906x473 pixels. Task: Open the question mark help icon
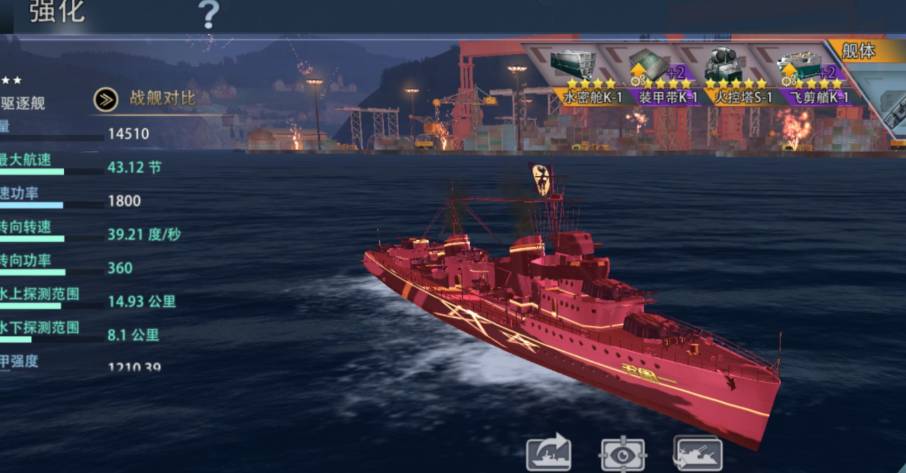click(x=208, y=14)
